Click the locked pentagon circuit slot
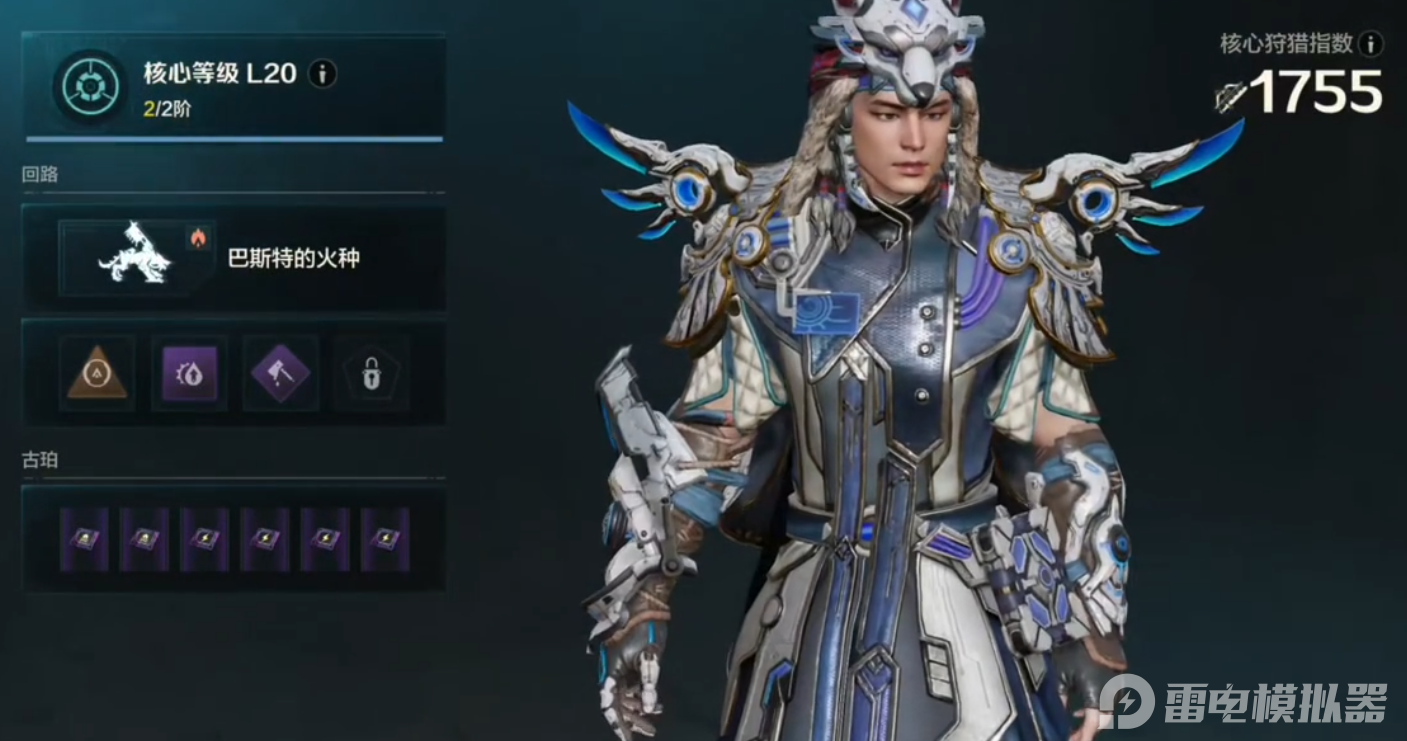This screenshot has height=741, width=1407. [x=371, y=374]
